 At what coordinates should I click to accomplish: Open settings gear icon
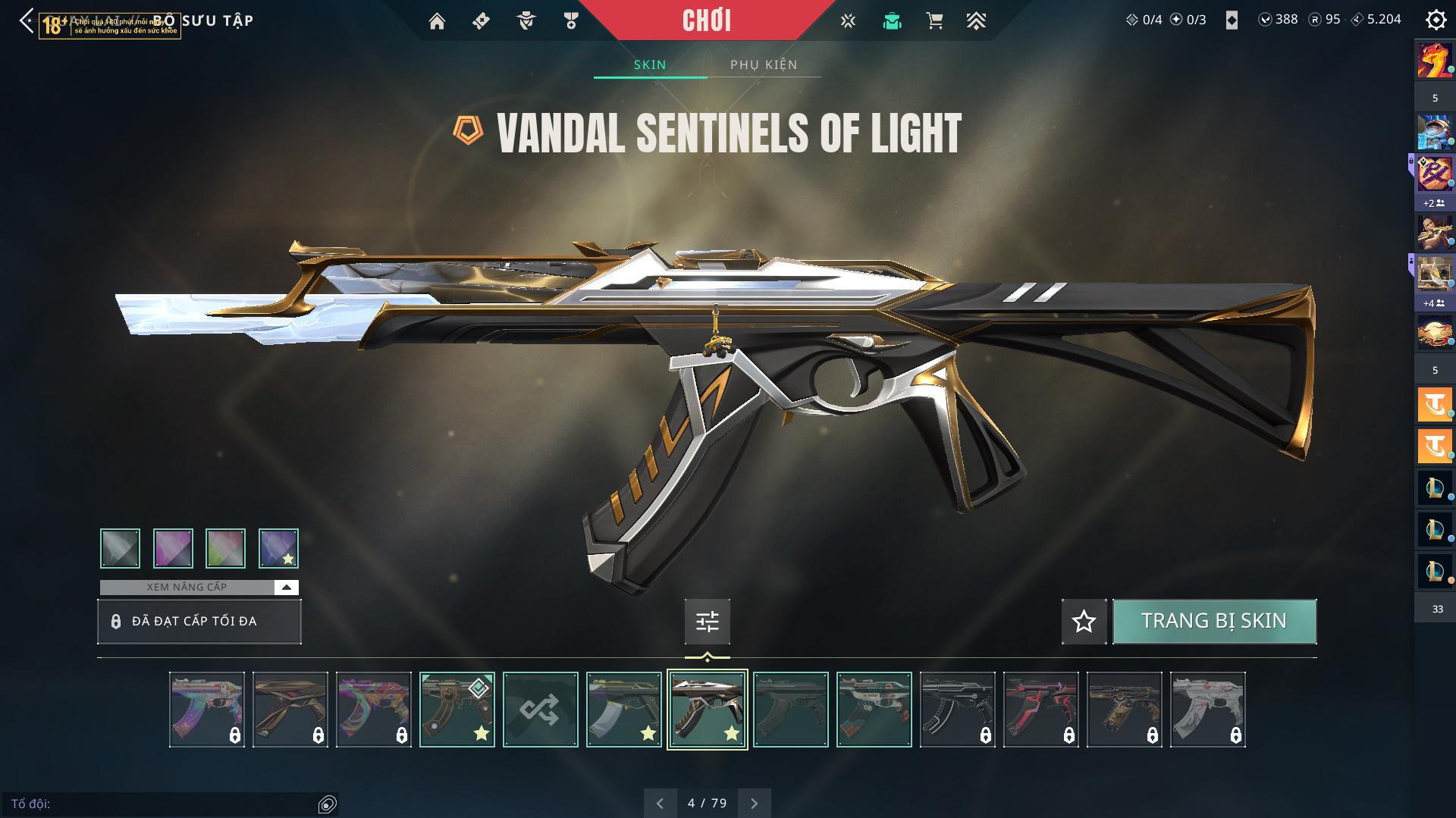[x=1436, y=20]
